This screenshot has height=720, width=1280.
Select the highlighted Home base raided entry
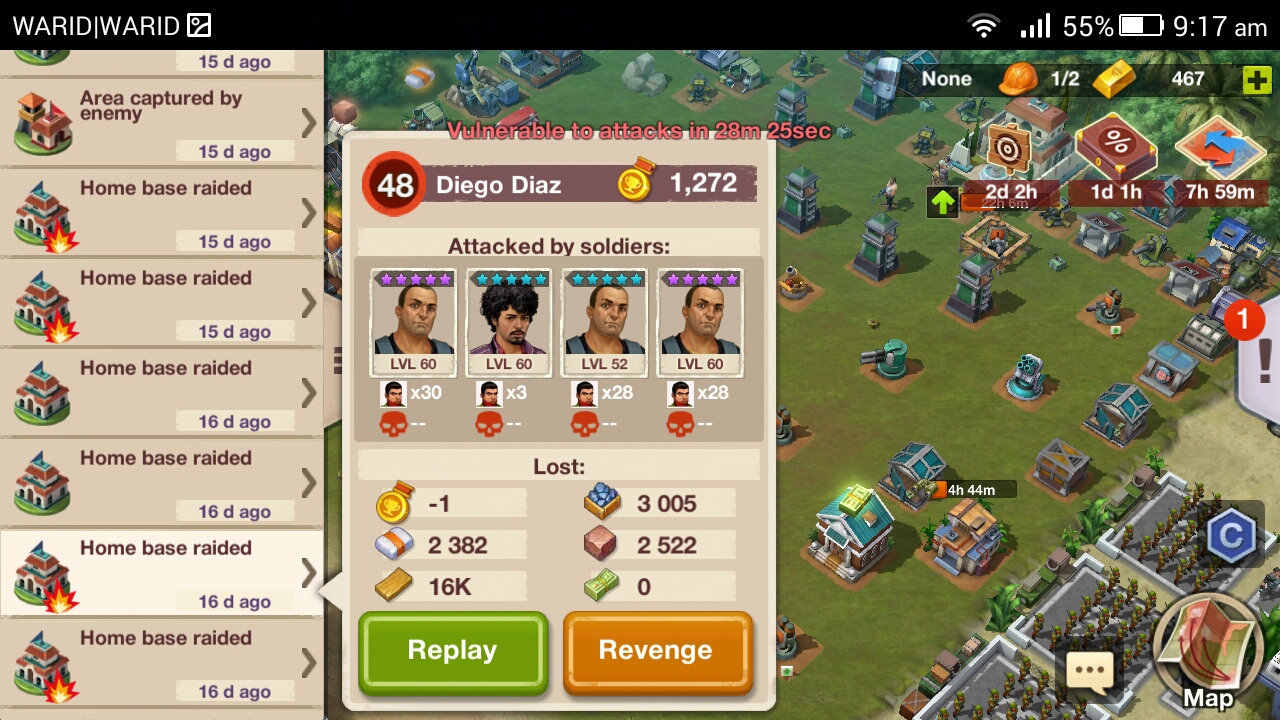tap(160, 572)
